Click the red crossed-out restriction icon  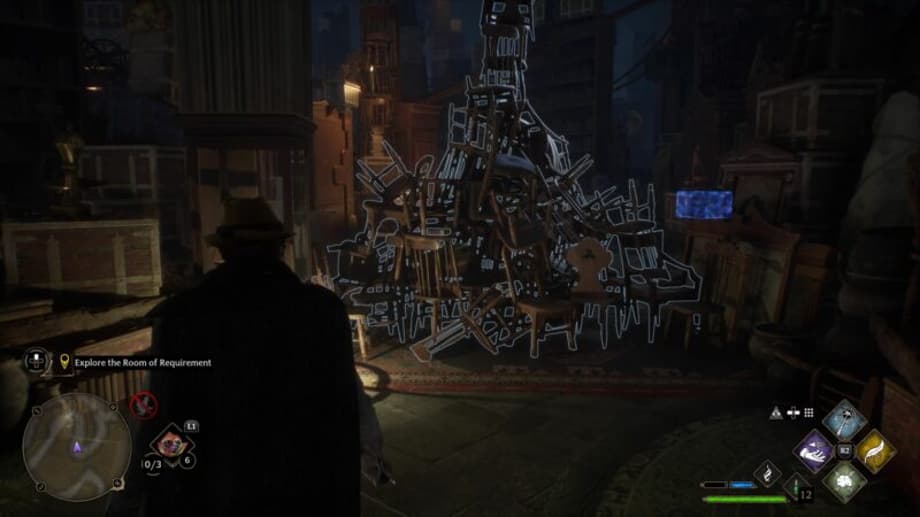(143, 405)
